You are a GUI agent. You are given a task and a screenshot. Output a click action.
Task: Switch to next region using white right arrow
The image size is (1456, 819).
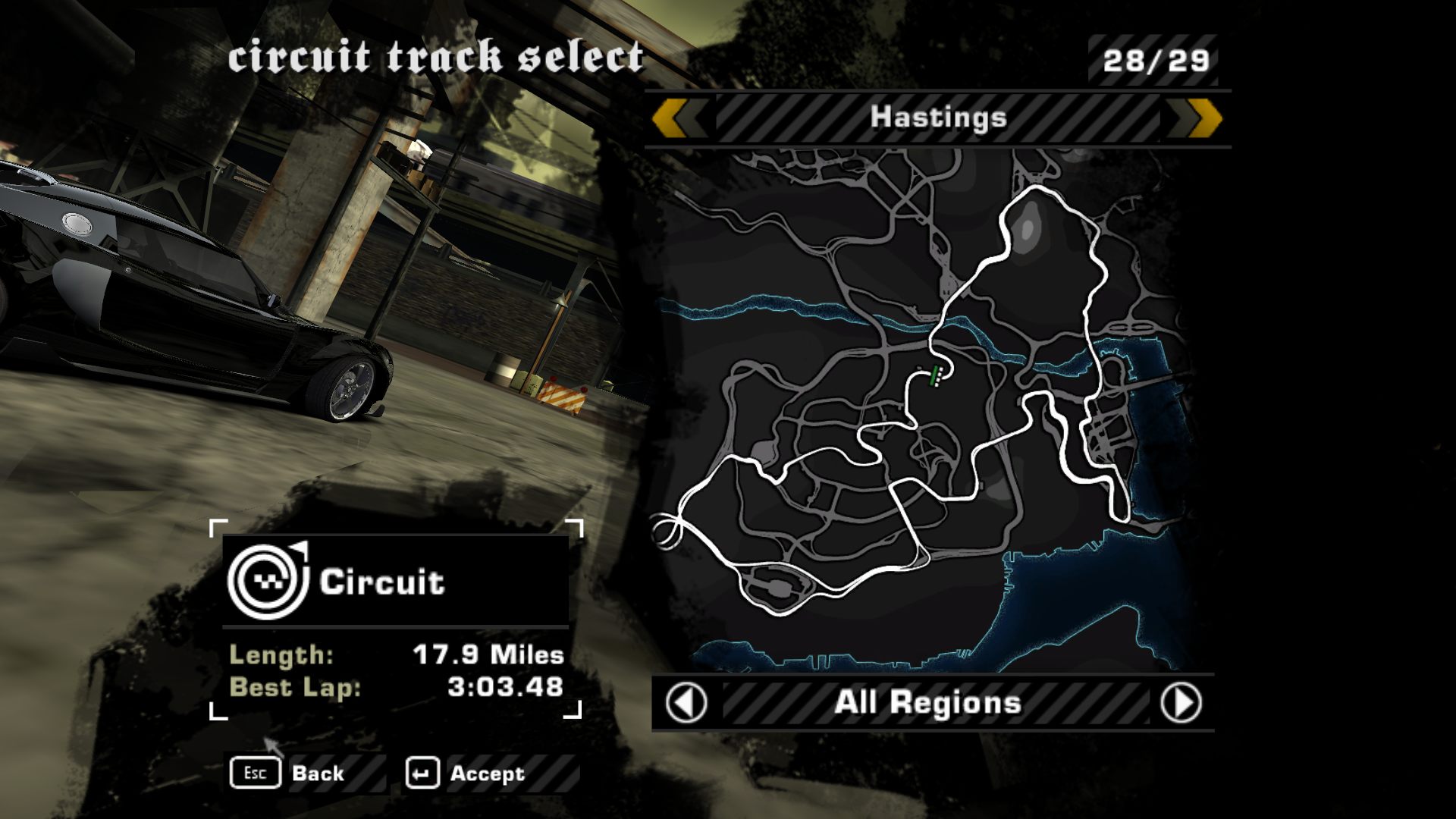pos(1181,703)
